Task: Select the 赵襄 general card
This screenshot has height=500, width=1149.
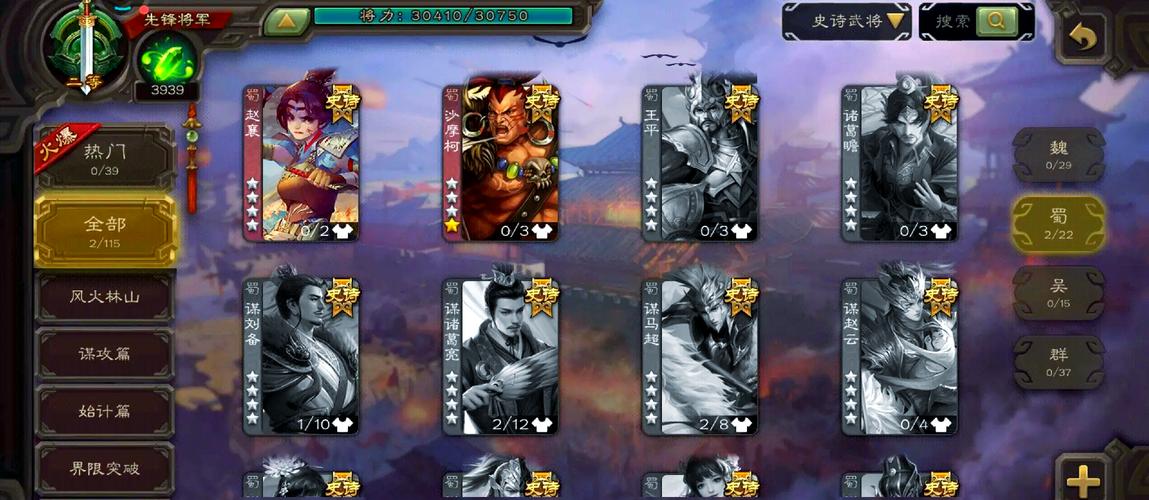Action: (302, 163)
